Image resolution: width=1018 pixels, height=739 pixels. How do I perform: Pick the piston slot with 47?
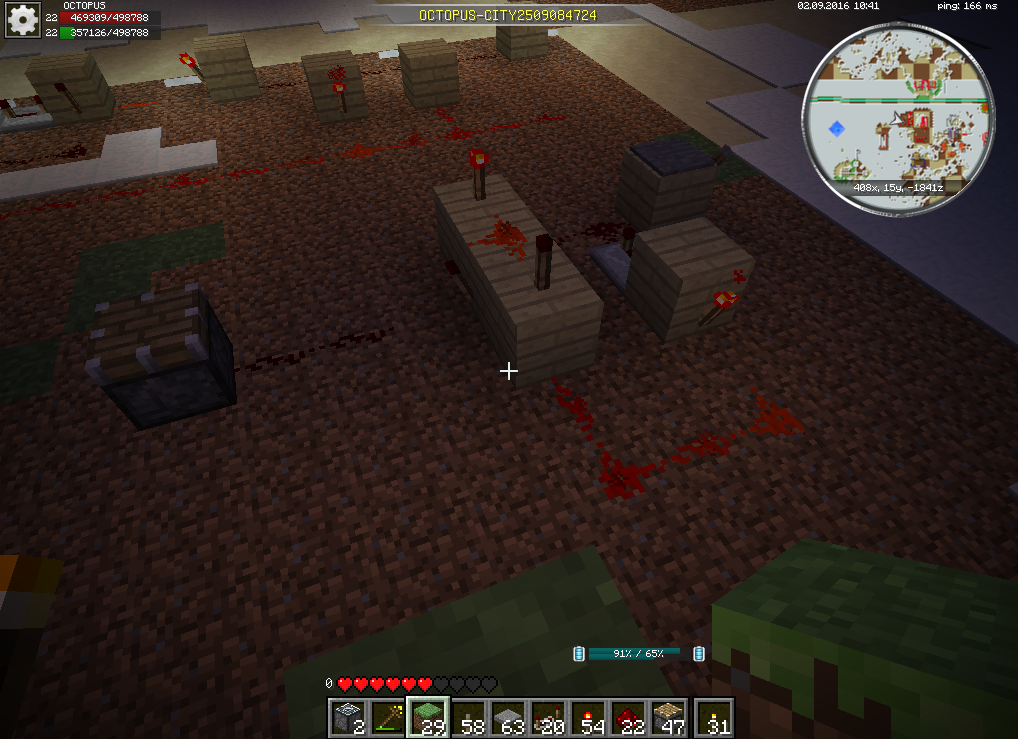[670, 718]
